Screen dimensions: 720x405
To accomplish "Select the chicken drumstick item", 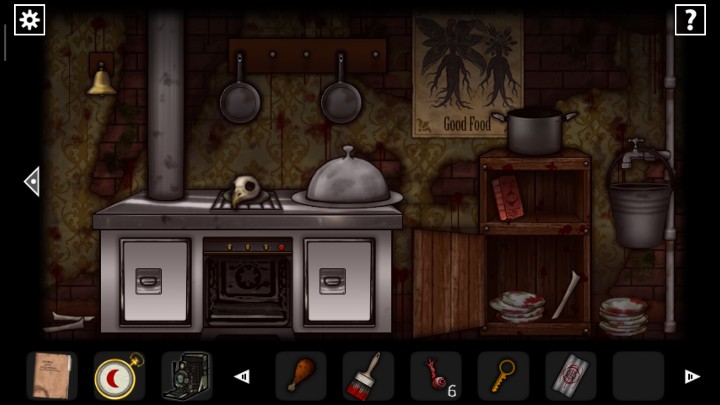I will coord(300,376).
